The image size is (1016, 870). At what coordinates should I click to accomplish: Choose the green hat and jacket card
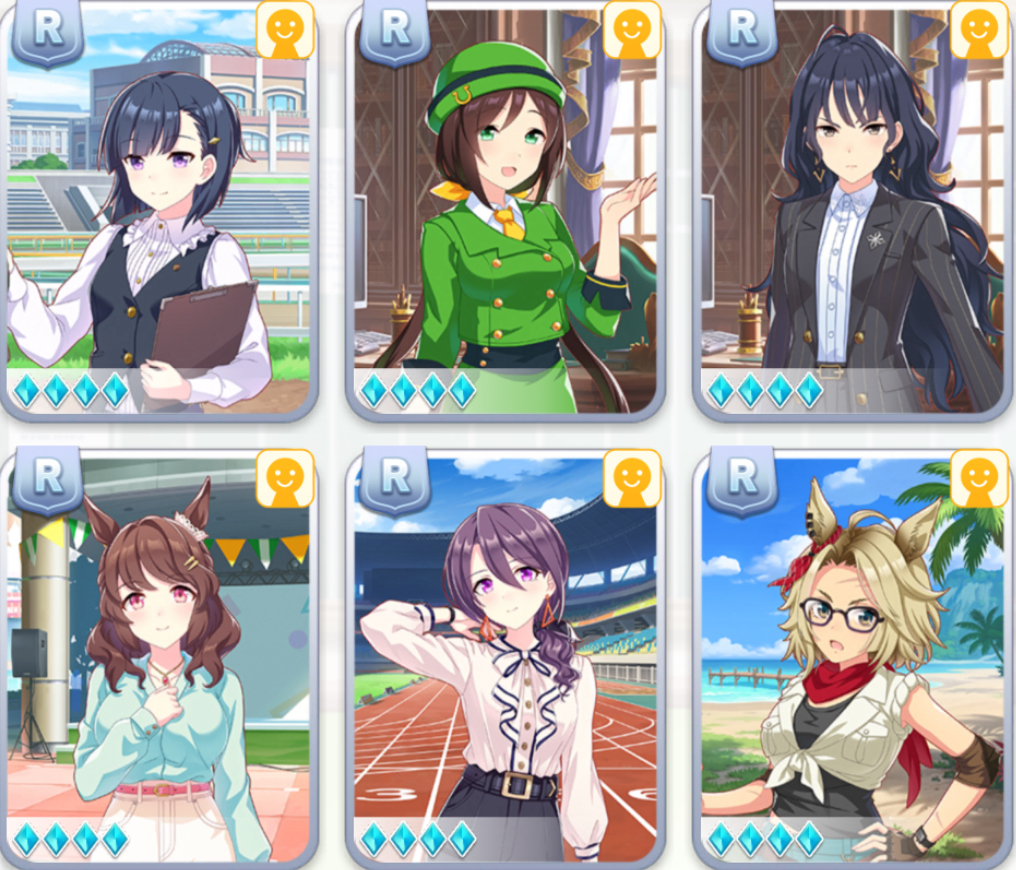coord(505,210)
